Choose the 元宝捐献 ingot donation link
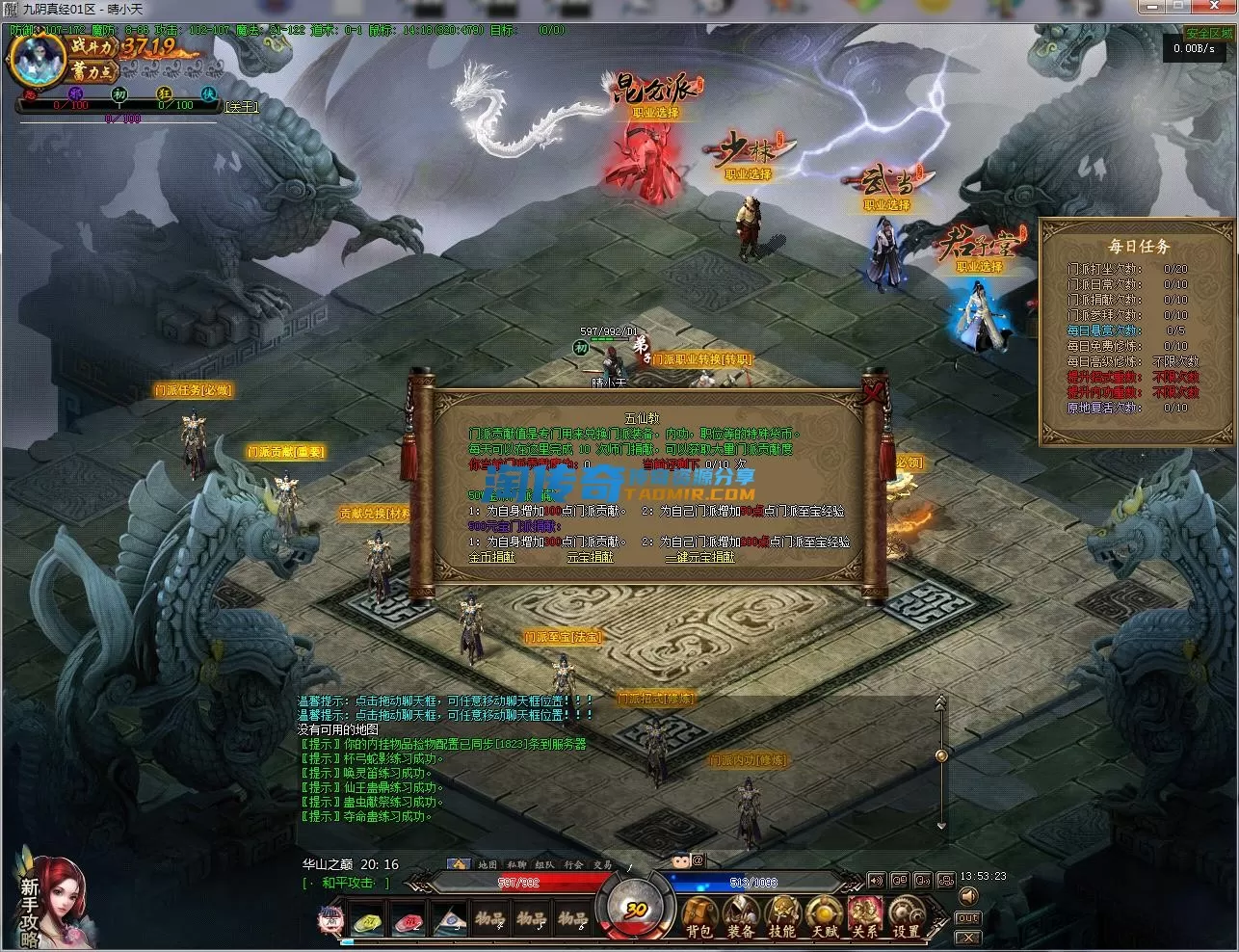The image size is (1239, 952). (x=590, y=557)
